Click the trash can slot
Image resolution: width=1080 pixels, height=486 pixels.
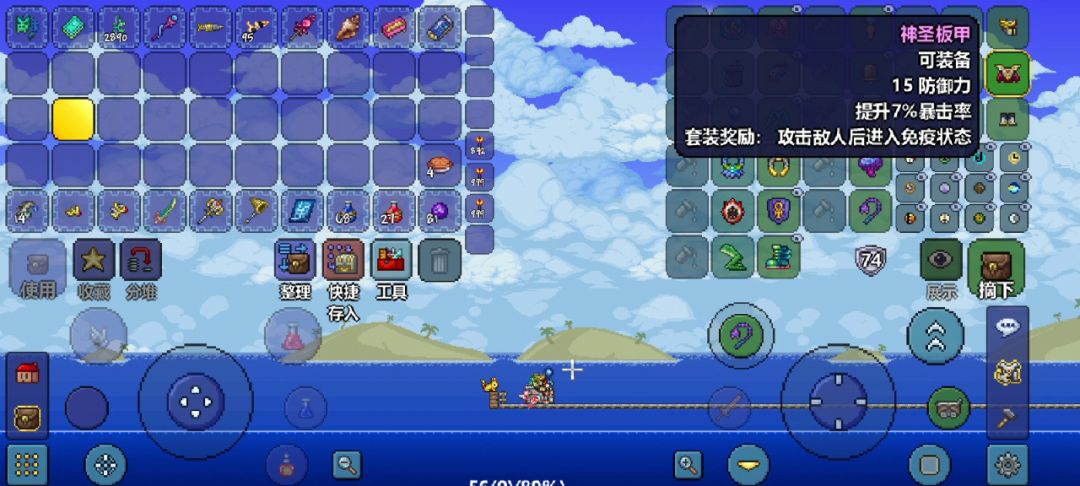(x=439, y=260)
